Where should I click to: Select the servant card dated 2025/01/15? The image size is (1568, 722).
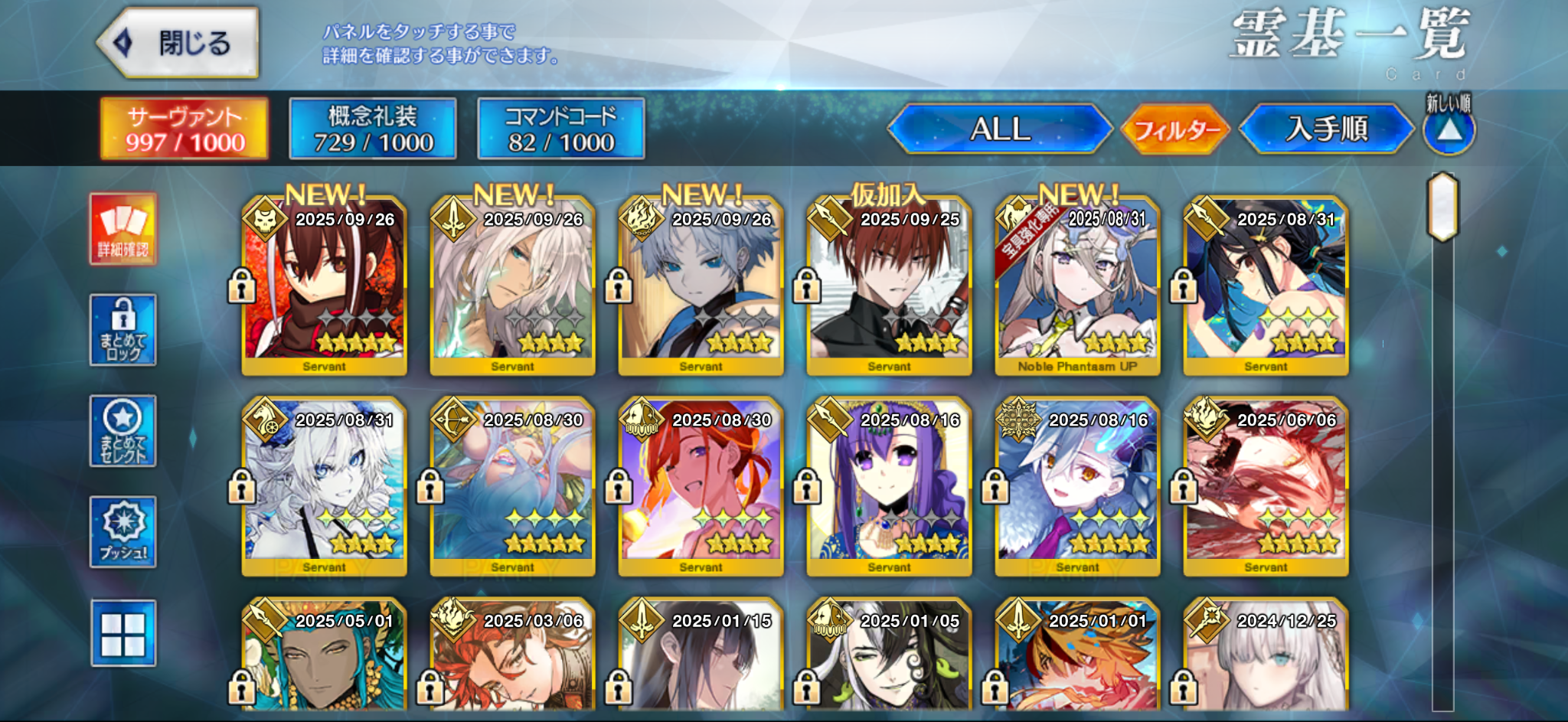(x=701, y=658)
